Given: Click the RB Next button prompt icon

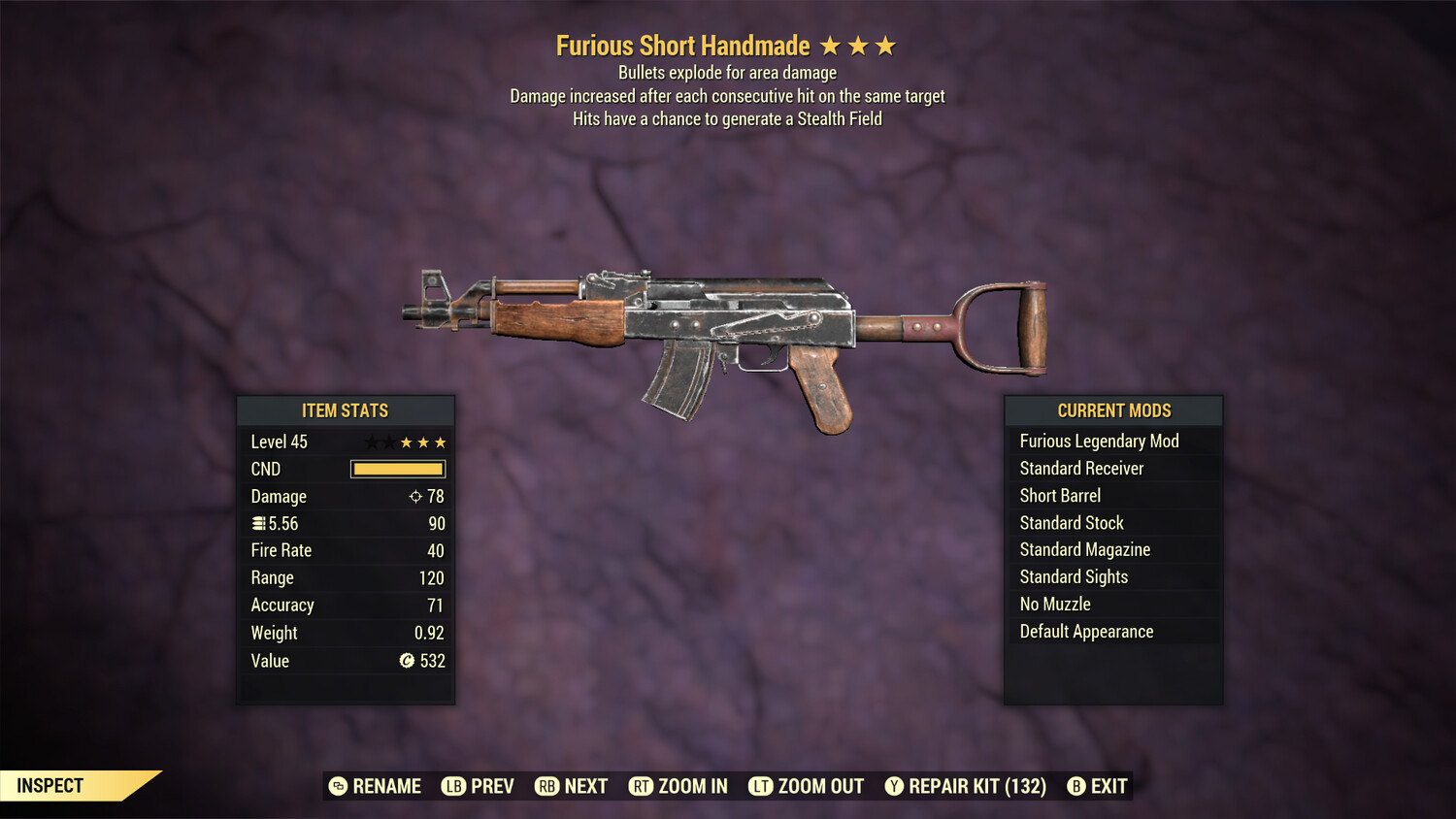Looking at the screenshot, I should coord(546,786).
